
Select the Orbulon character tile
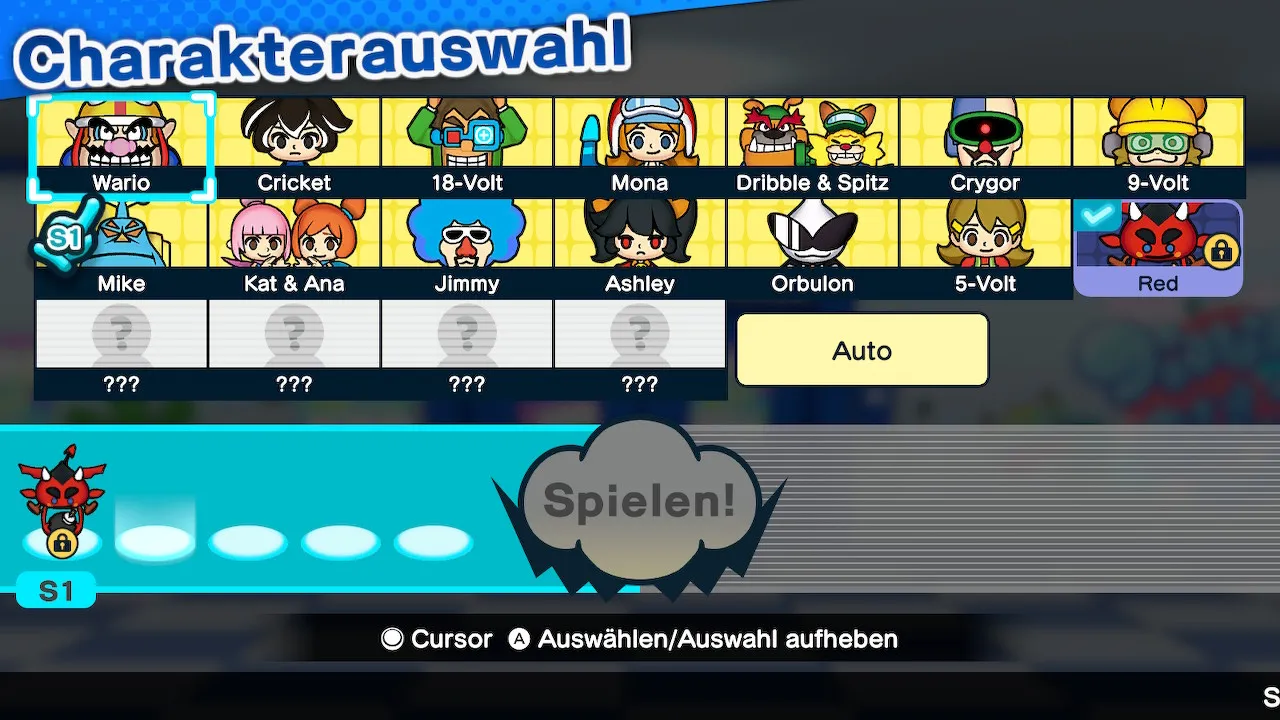(813, 247)
